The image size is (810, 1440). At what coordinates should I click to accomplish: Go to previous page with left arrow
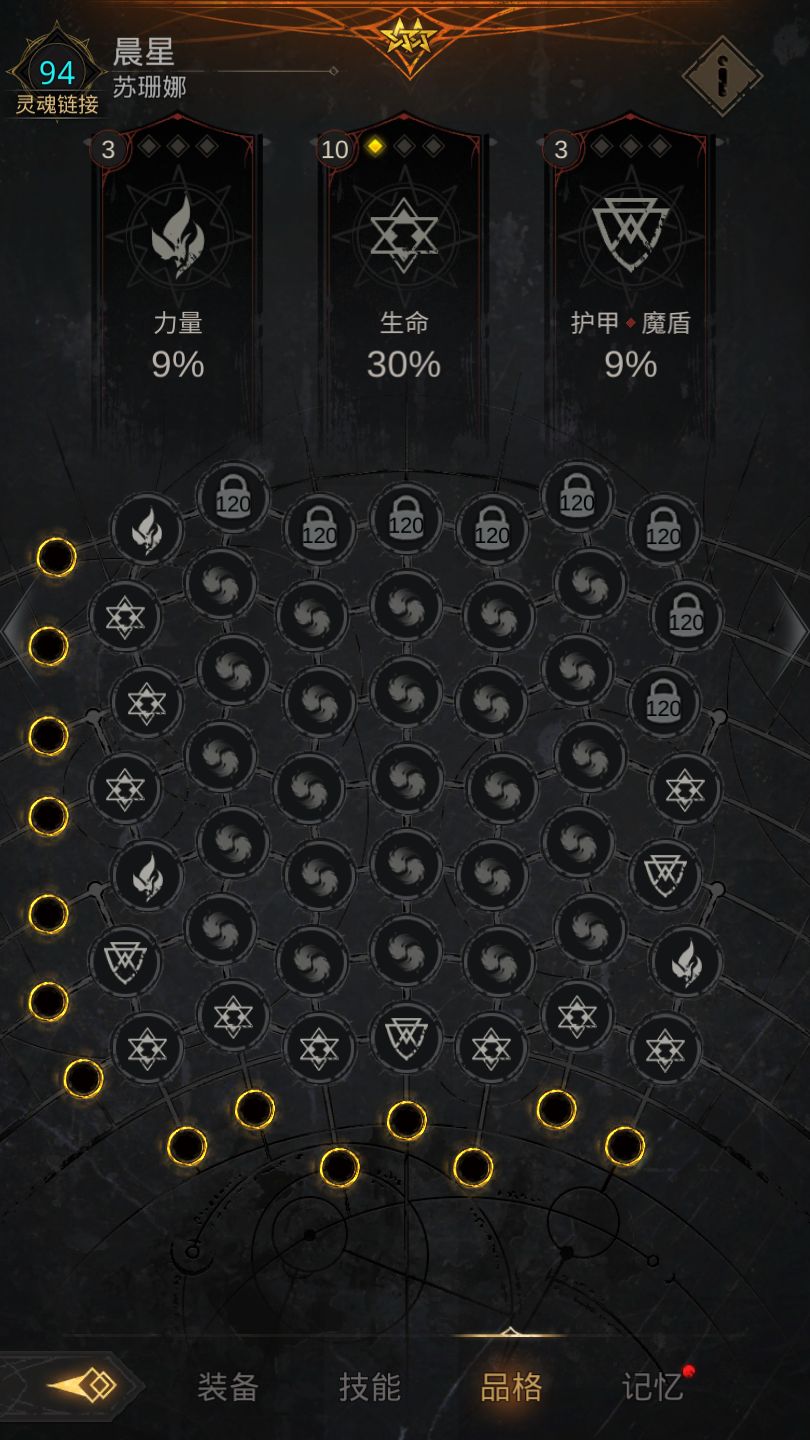[x=16, y=628]
